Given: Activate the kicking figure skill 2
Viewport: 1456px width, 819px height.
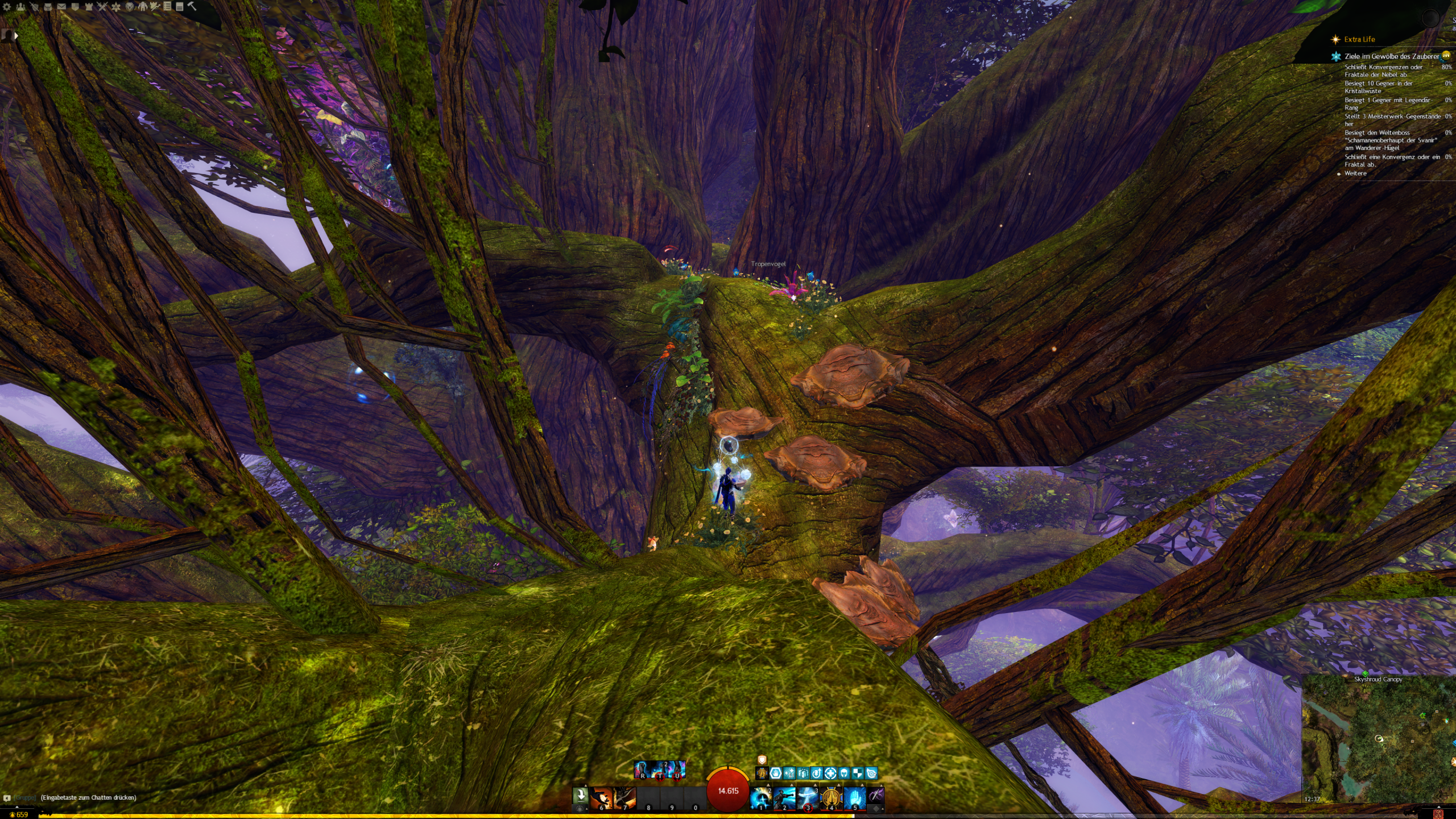Looking at the screenshot, I should click(x=784, y=797).
